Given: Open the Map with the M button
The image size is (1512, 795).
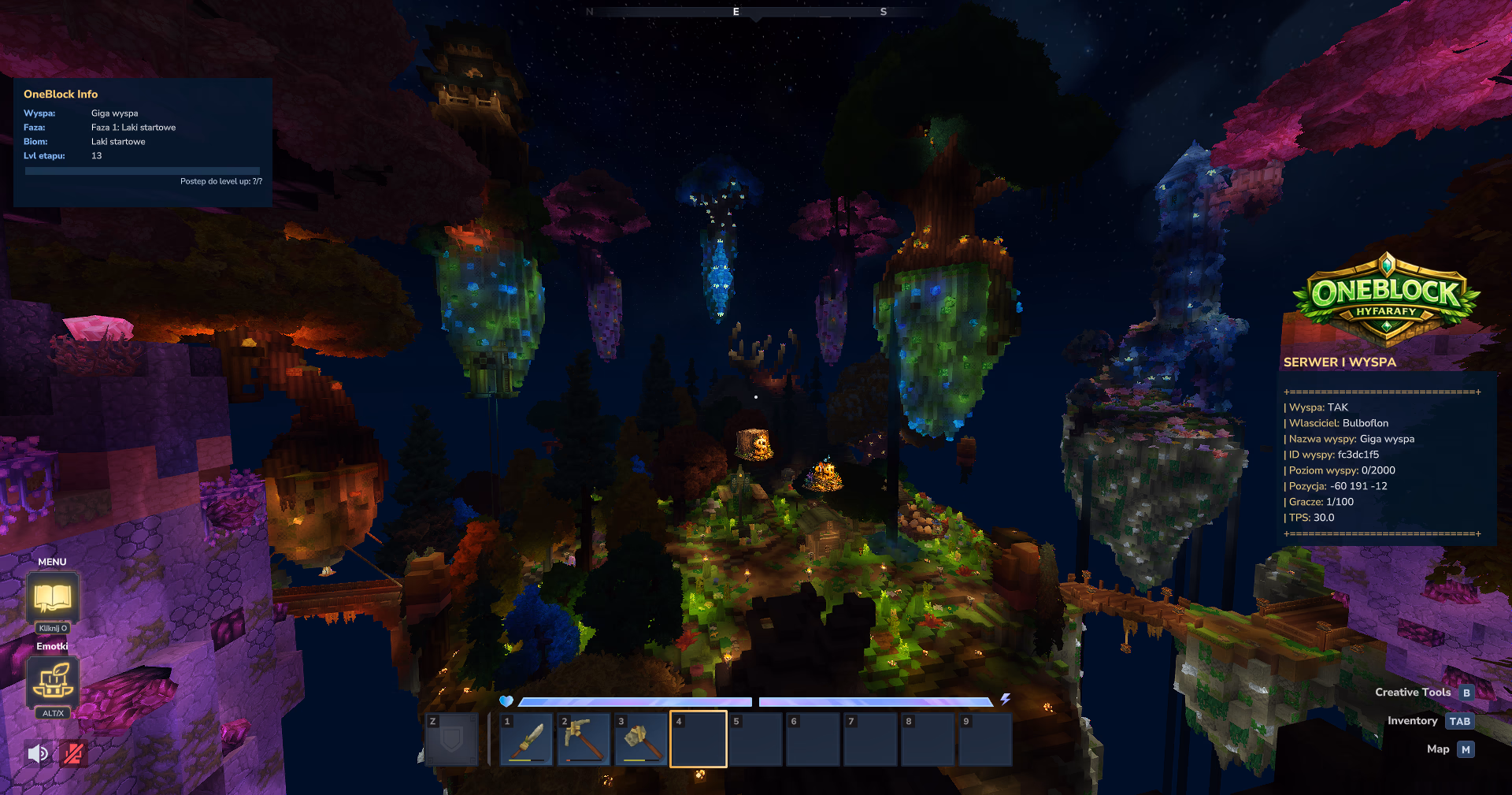Looking at the screenshot, I should pyautogui.click(x=1465, y=749).
